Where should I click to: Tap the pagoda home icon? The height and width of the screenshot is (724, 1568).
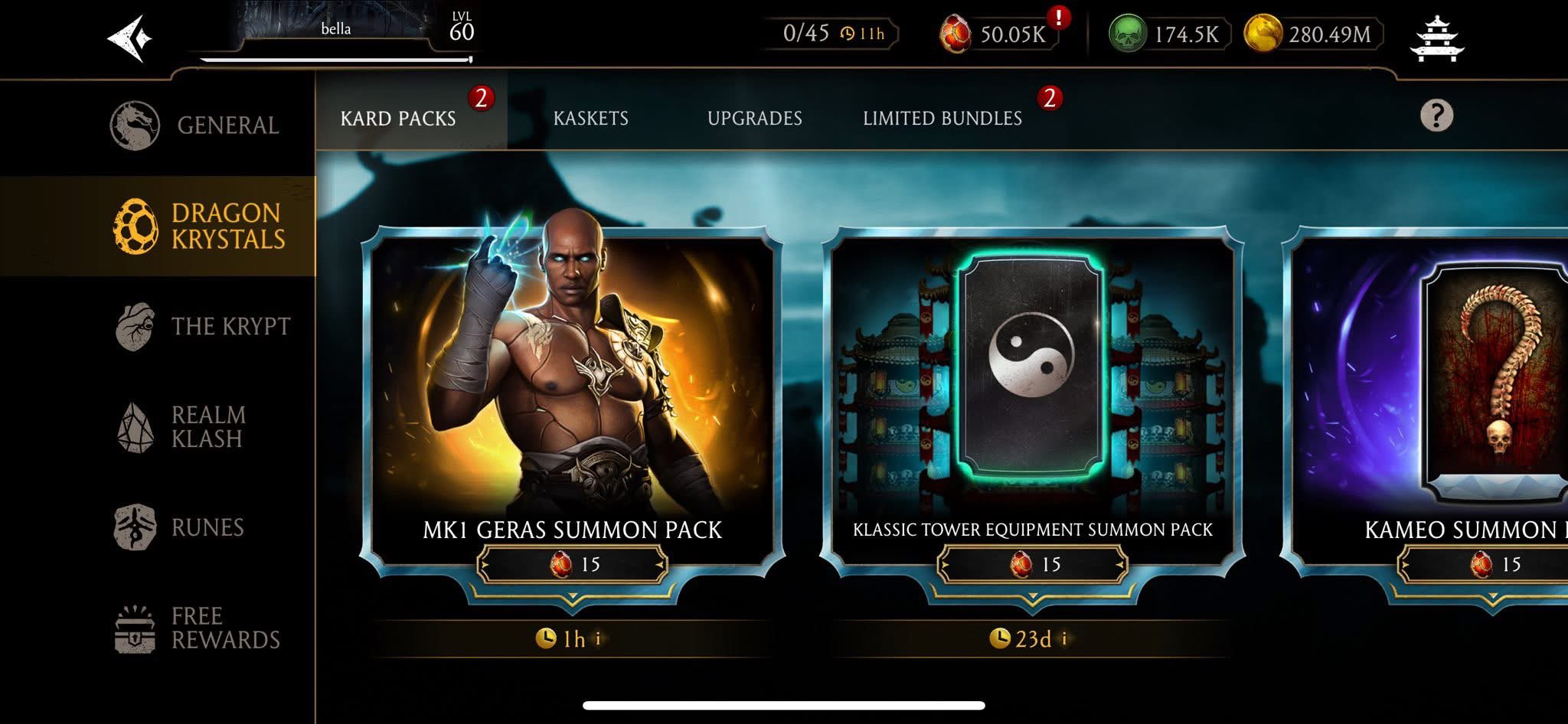point(1436,37)
